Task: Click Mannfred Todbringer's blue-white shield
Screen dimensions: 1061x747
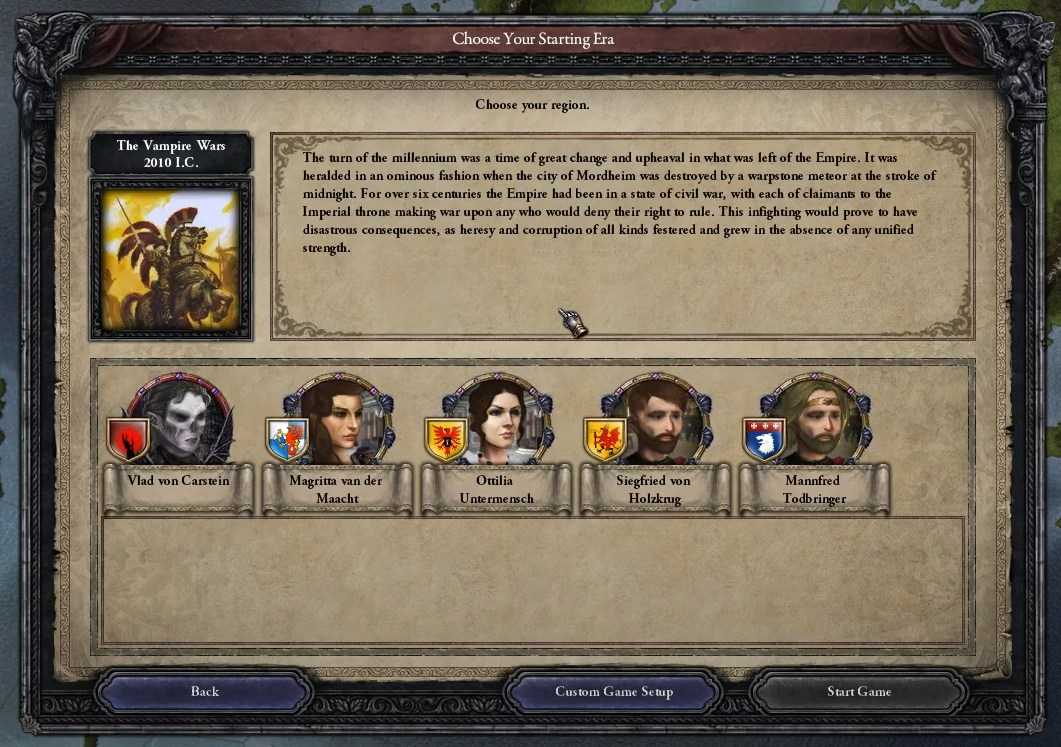Action: (x=764, y=439)
